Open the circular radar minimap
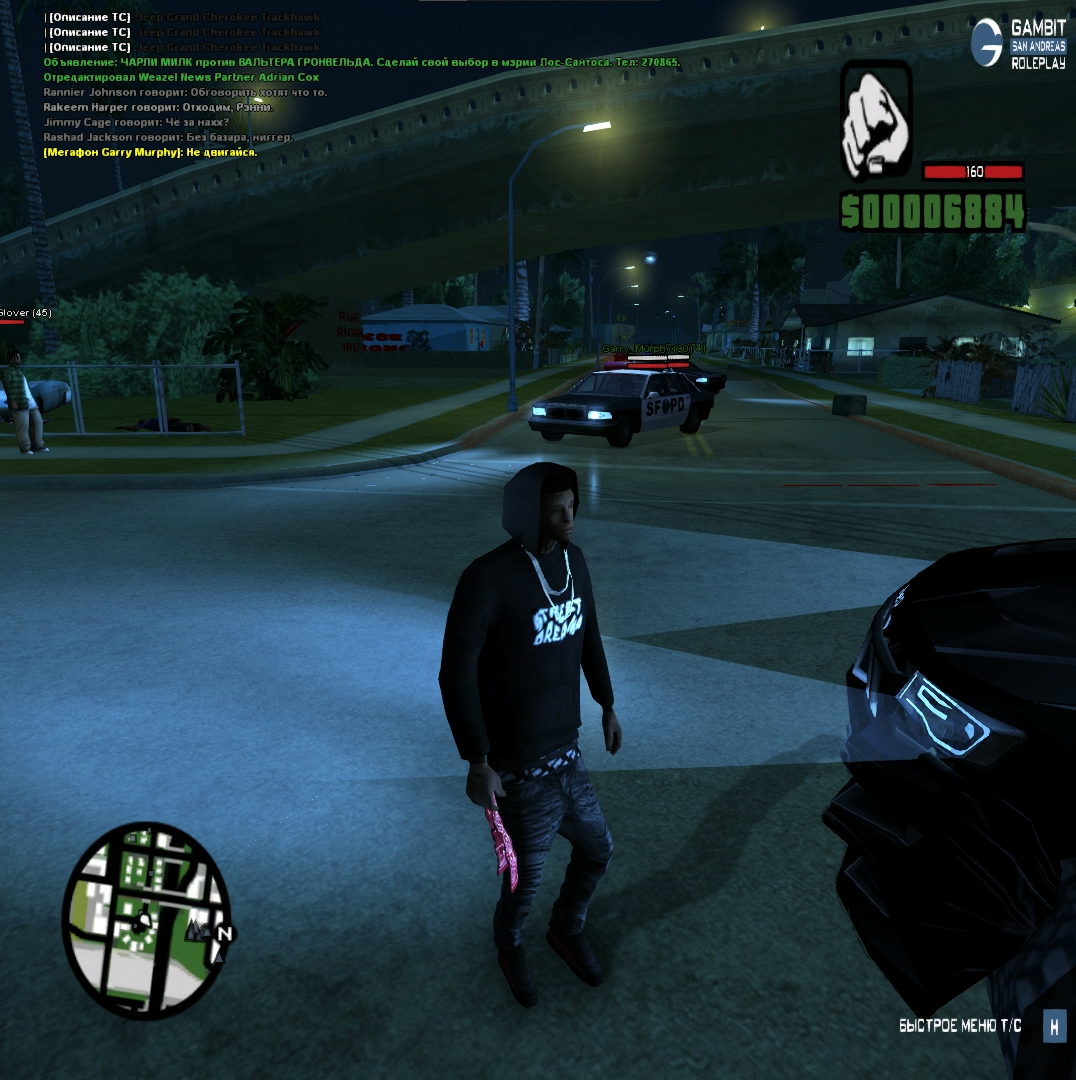1076x1080 pixels. [x=146, y=919]
